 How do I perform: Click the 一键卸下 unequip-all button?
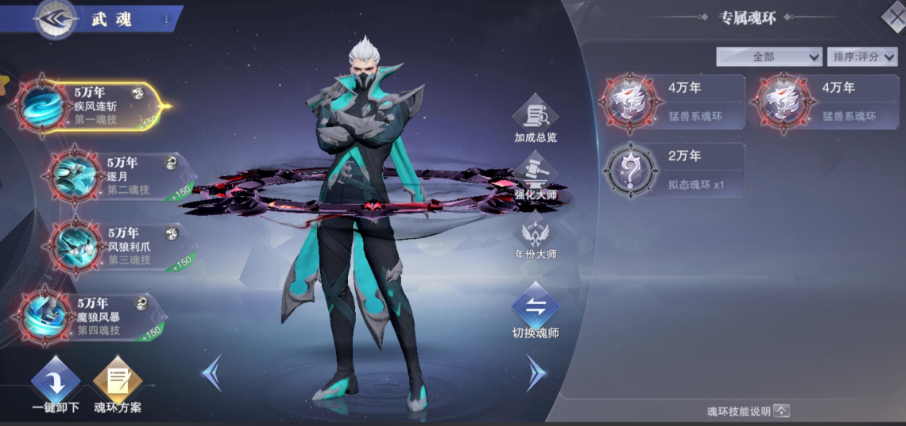click(x=55, y=383)
